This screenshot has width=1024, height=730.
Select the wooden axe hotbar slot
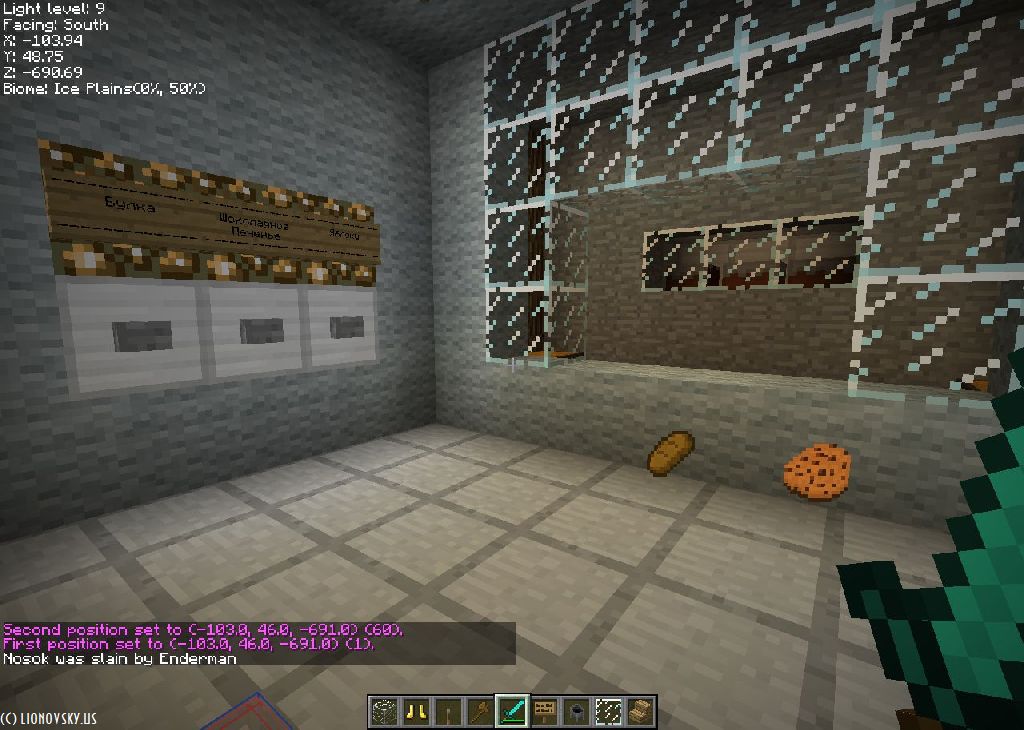tap(479, 711)
